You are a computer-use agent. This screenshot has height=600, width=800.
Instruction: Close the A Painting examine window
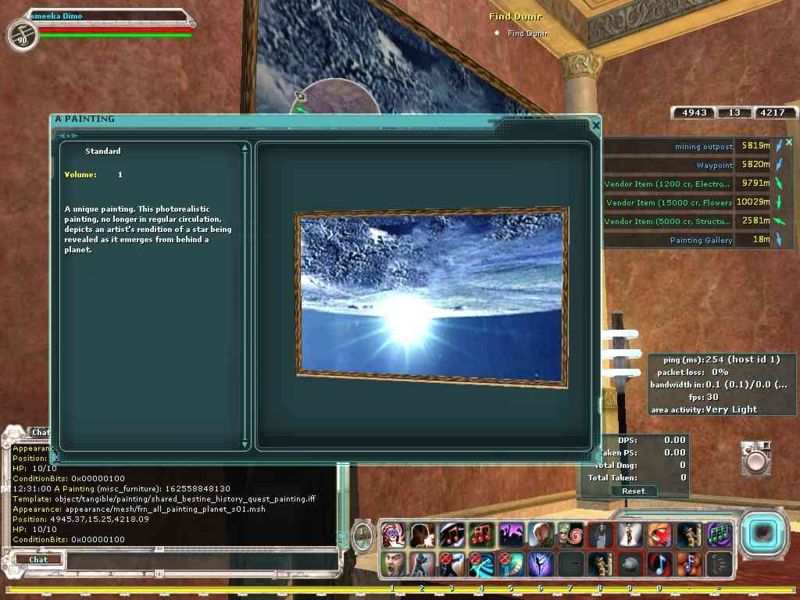(596, 126)
